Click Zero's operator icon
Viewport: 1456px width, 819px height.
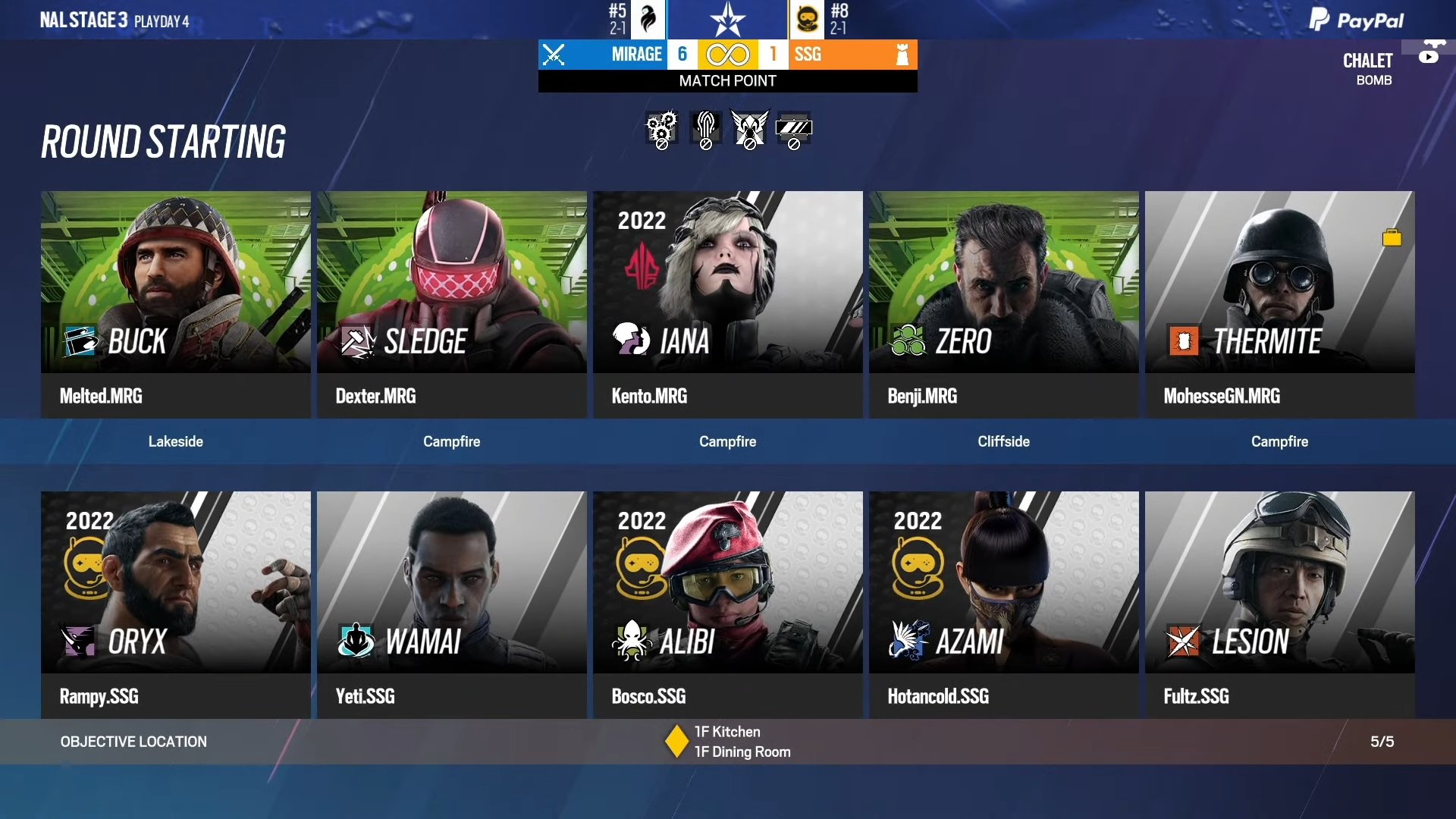click(904, 341)
